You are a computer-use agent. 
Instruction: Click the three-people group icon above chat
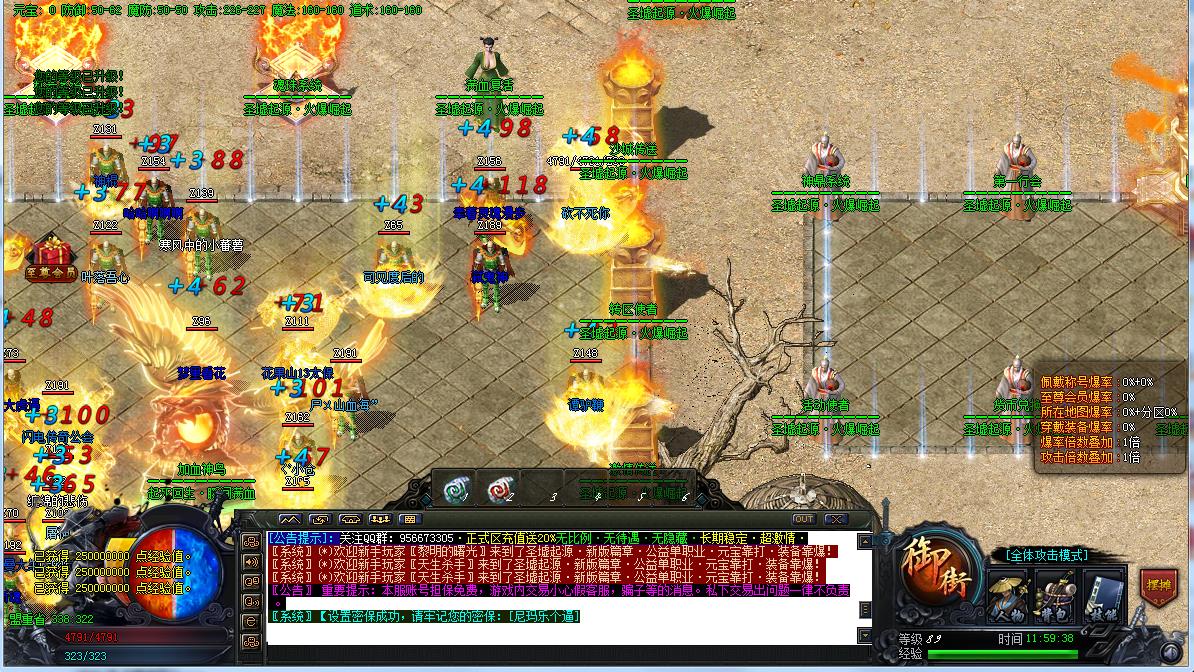coord(380,520)
